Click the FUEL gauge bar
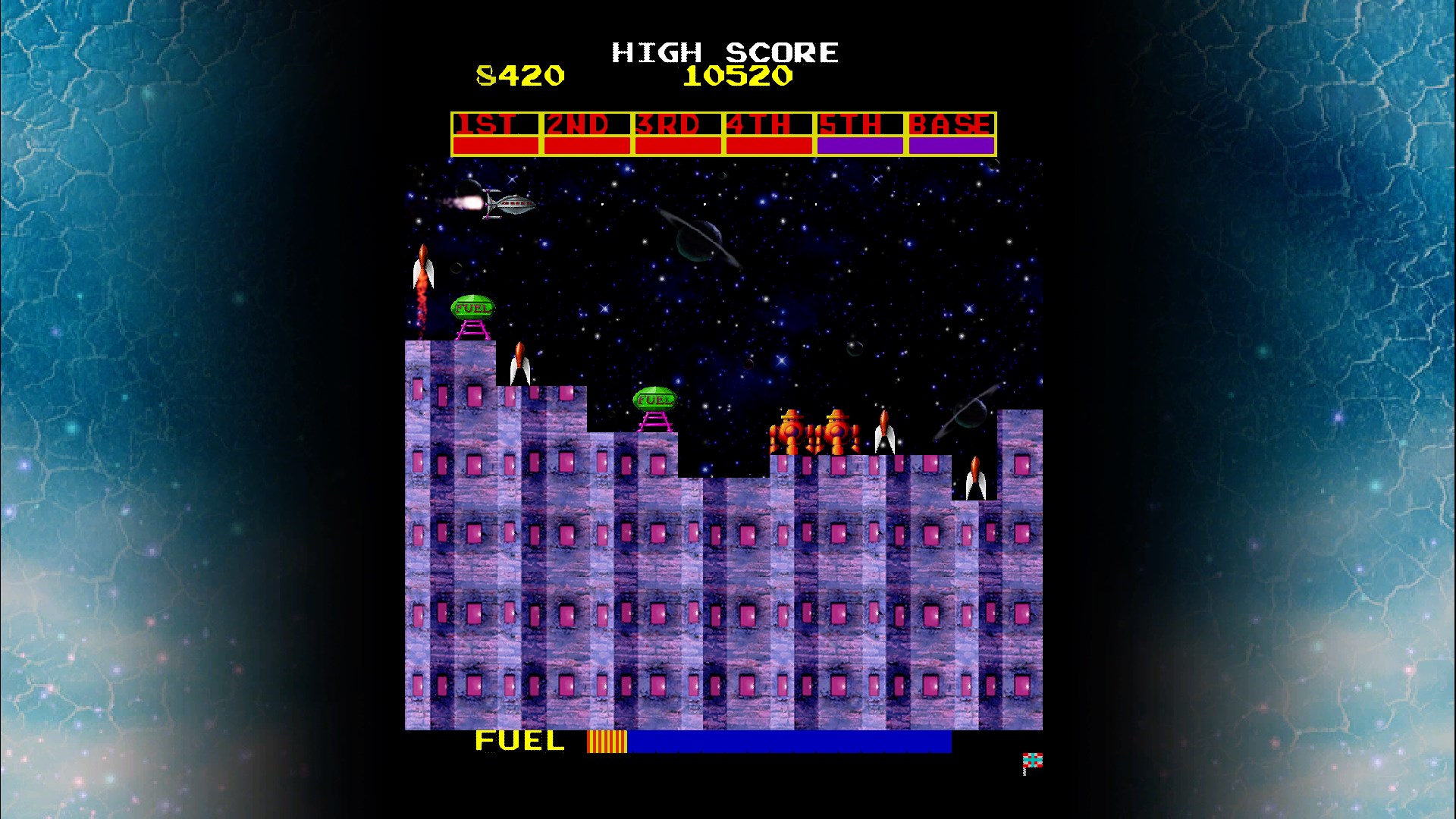This screenshot has width=1456, height=819. (766, 742)
